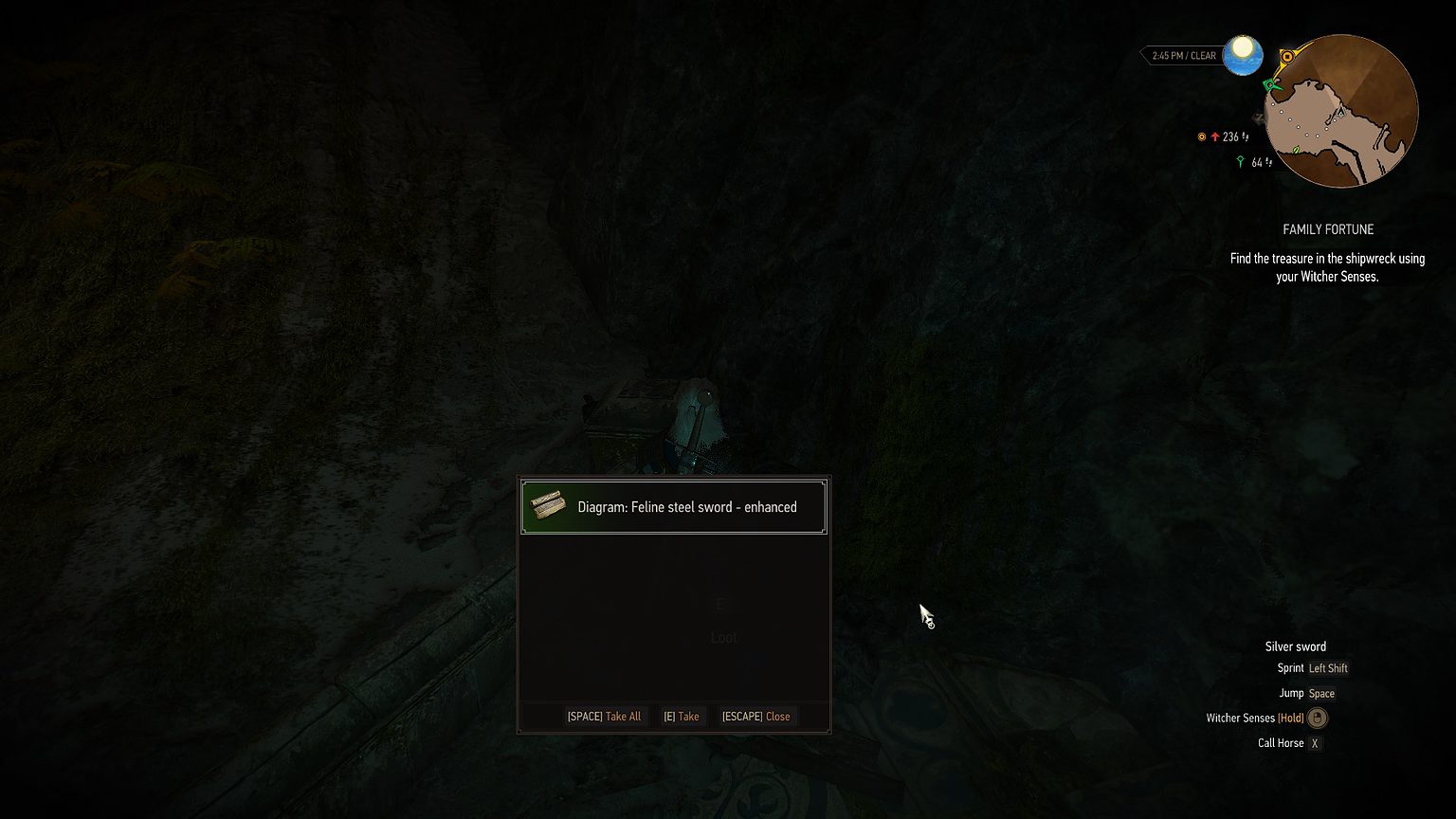Click Take All in the loot window
The width and height of the screenshot is (1456, 819).
(605, 717)
